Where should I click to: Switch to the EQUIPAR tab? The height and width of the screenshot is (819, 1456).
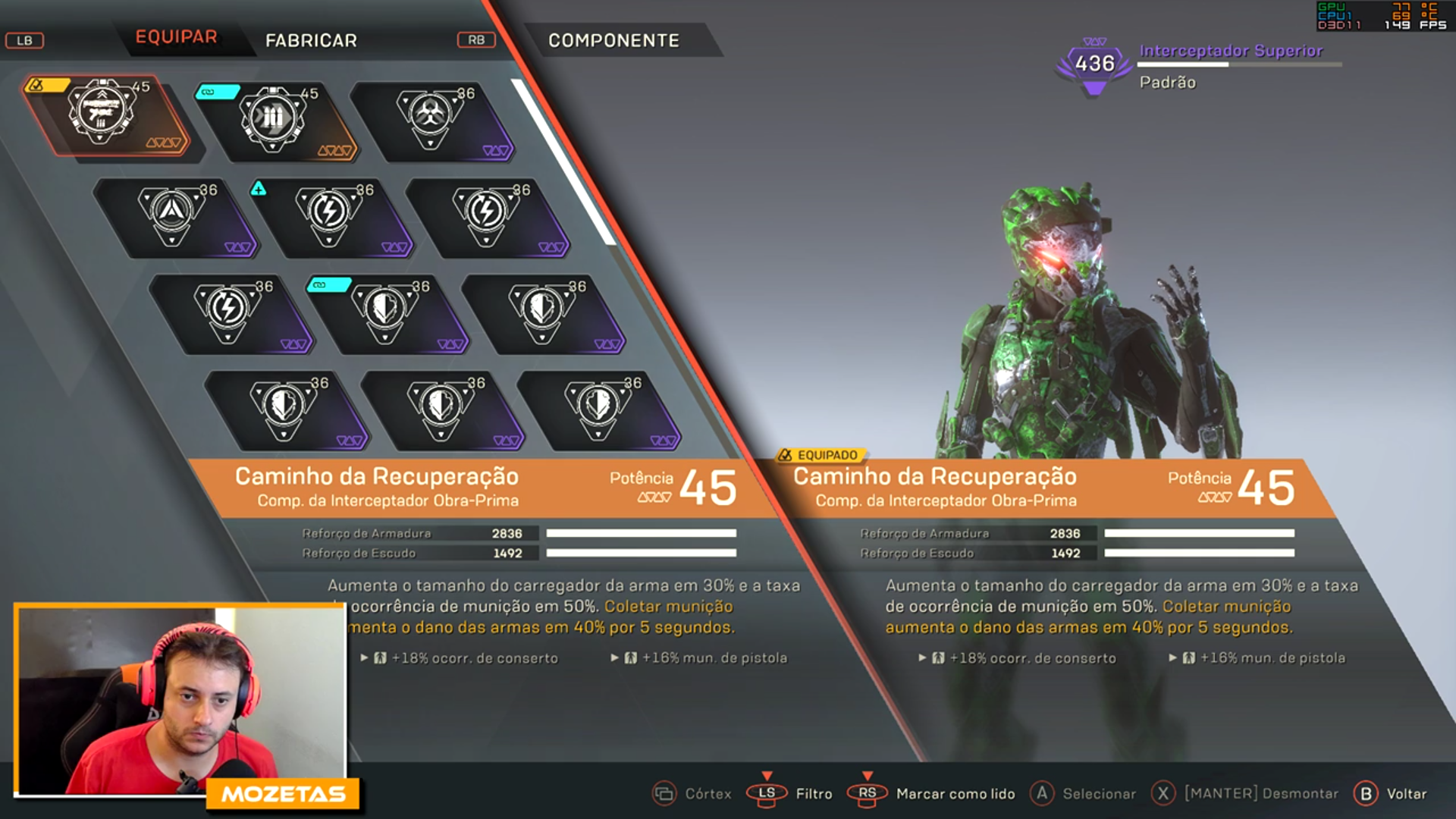point(176,37)
